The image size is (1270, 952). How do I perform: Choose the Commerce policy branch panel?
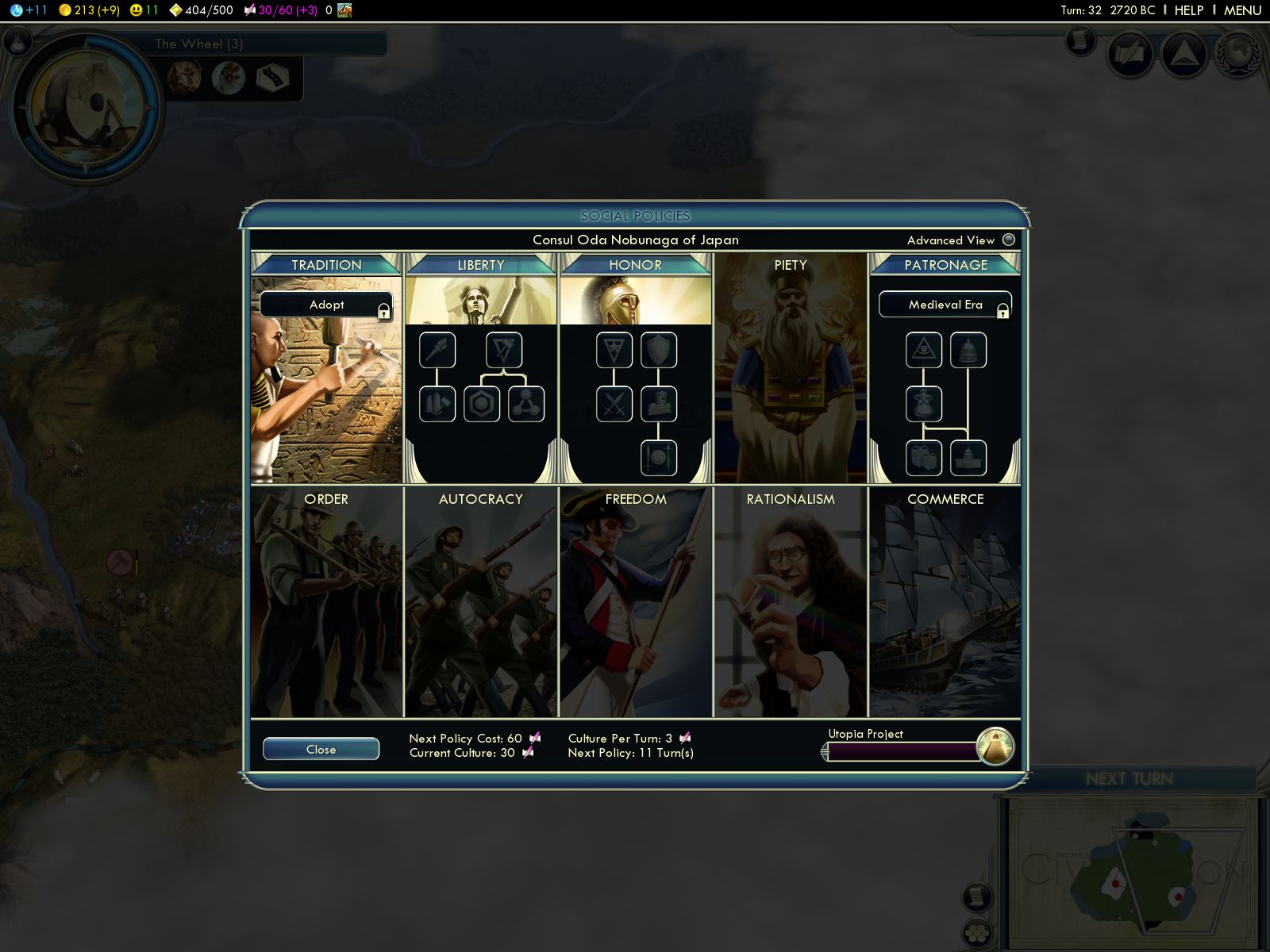(945, 603)
